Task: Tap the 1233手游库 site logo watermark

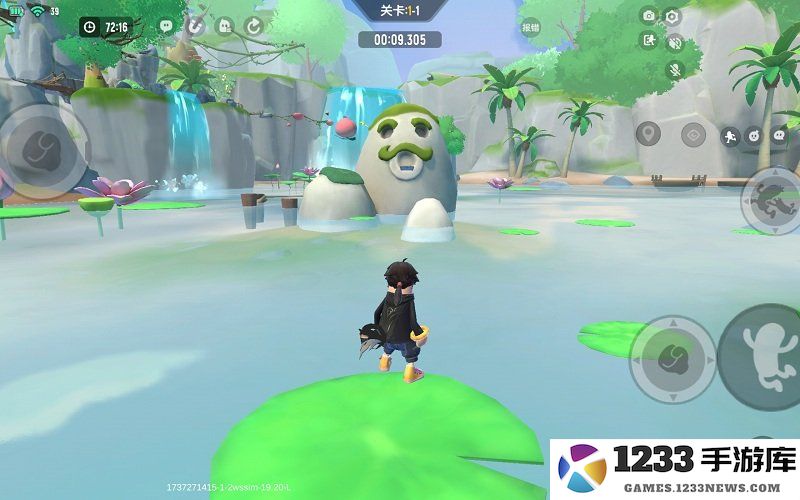Action: tap(676, 467)
